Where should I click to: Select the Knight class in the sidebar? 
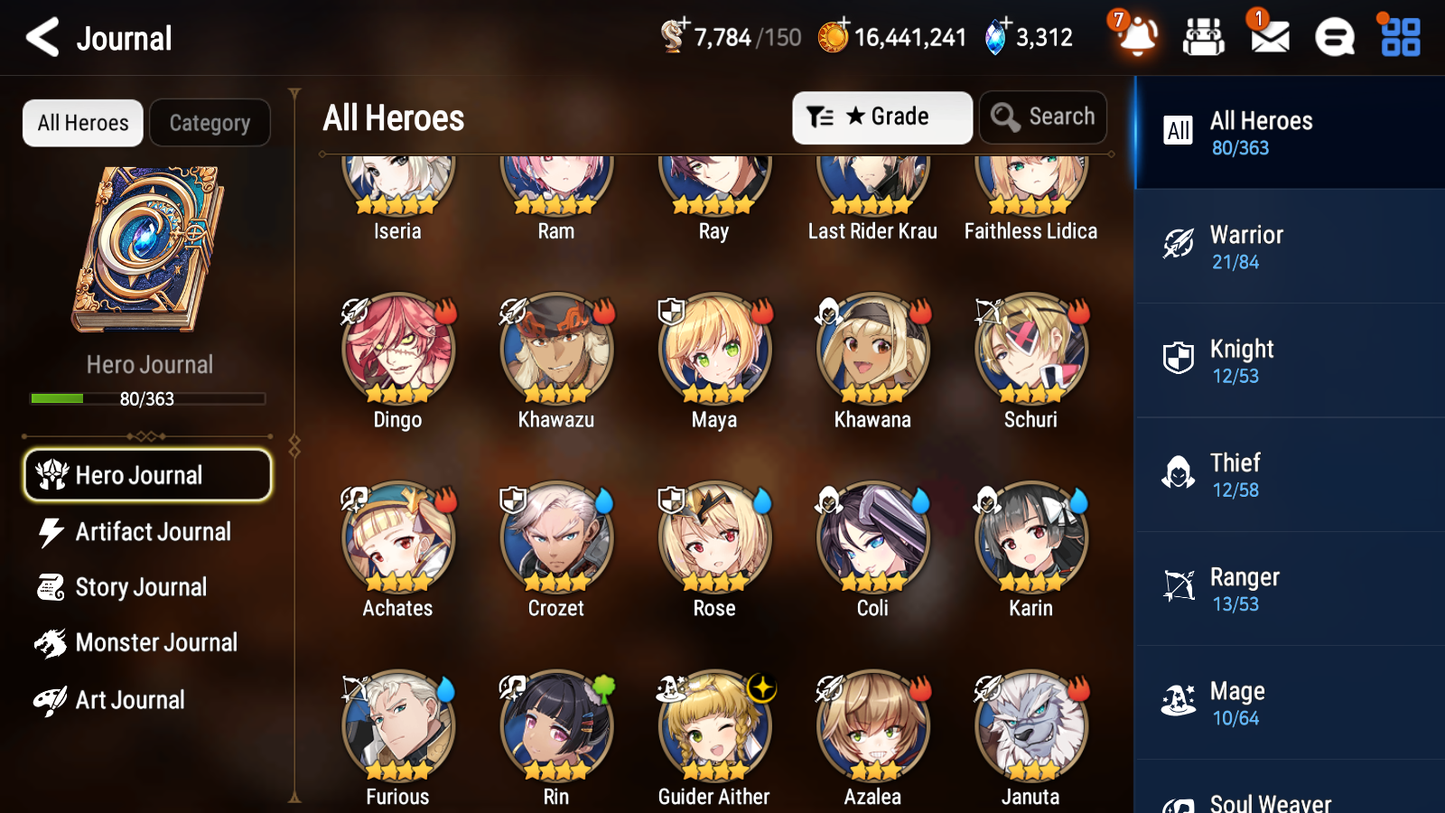1289,360
